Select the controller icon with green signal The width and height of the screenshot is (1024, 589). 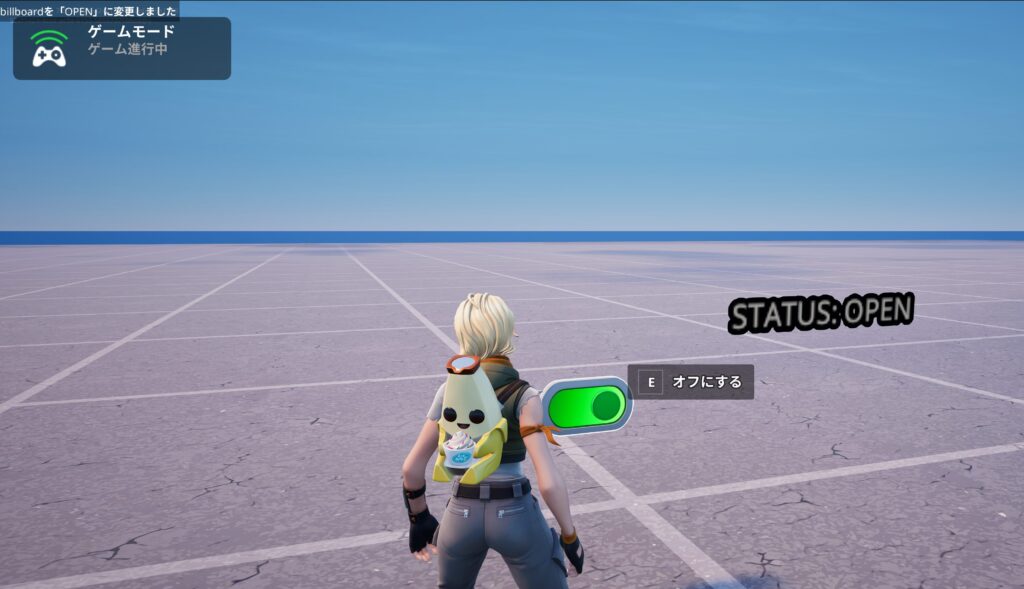[49, 49]
